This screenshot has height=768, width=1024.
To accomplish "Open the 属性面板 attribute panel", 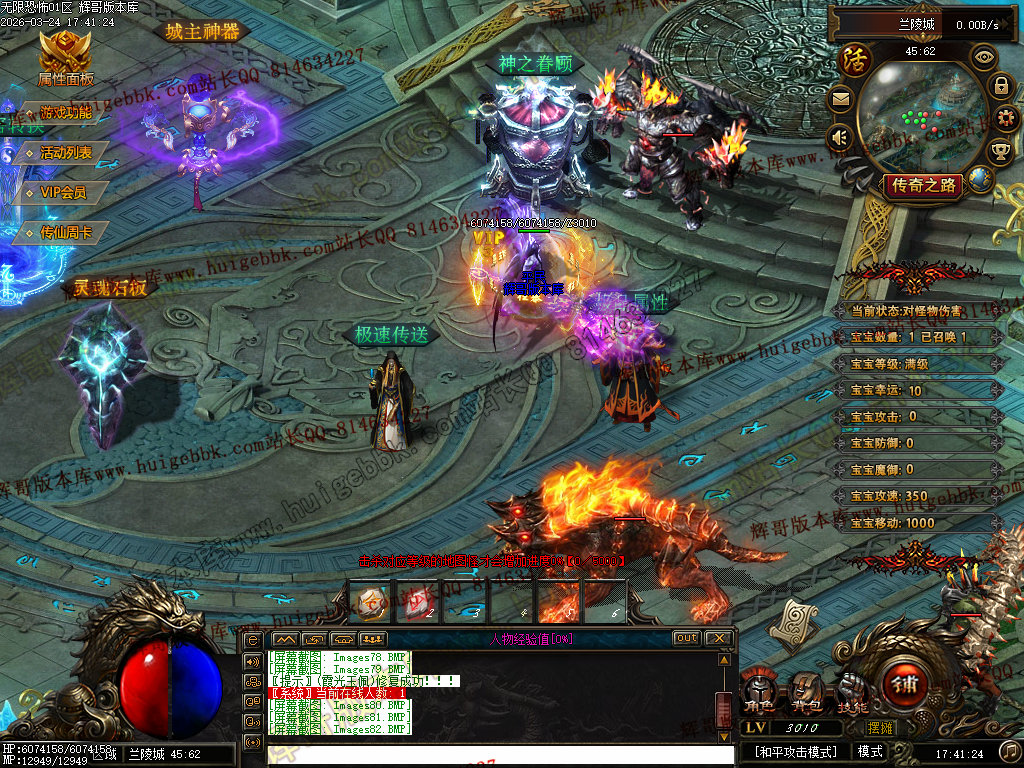I will 65,58.
